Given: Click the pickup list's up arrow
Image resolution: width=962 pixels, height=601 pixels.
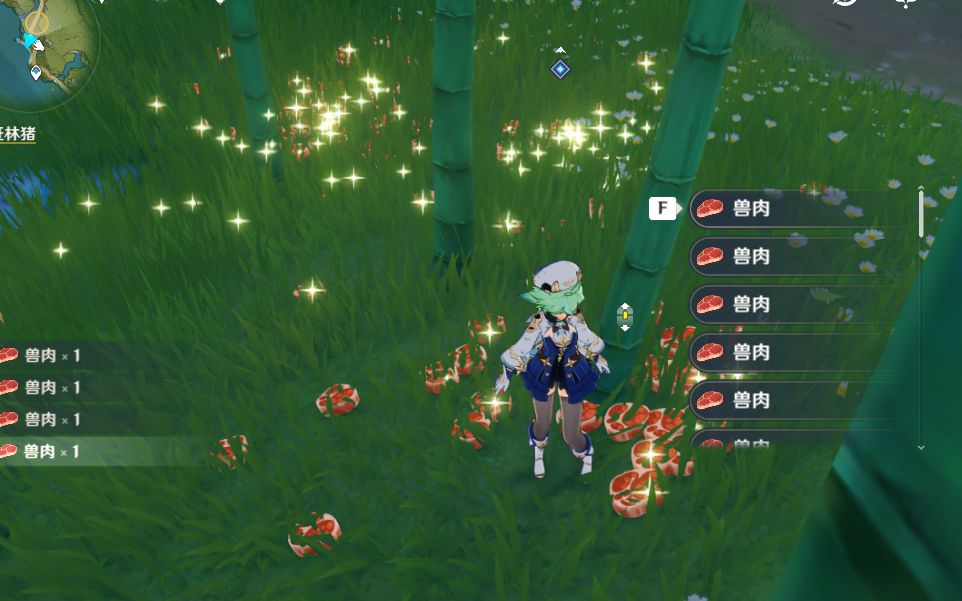Looking at the screenshot, I should coord(921,184).
